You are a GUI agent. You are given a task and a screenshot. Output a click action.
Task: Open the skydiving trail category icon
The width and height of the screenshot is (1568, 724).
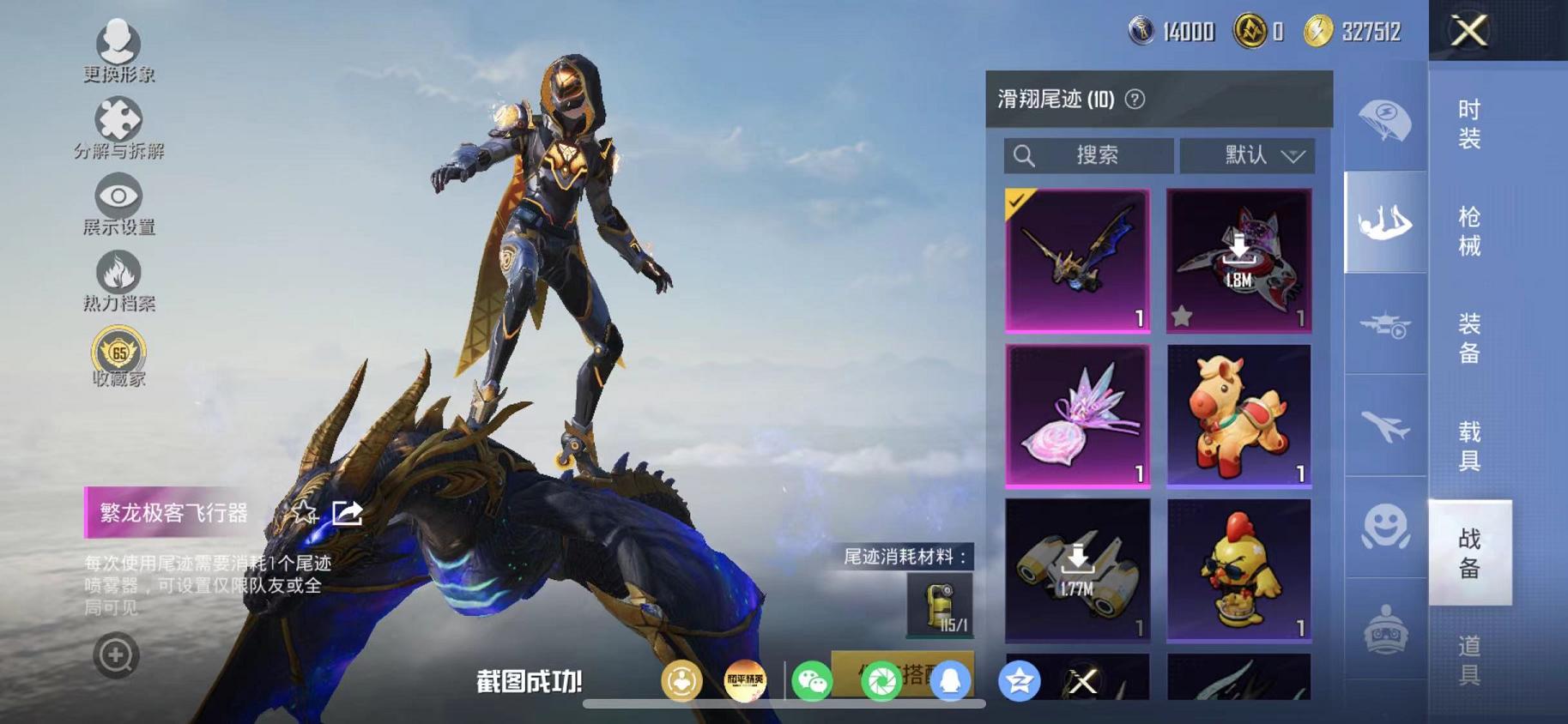coord(1383,225)
